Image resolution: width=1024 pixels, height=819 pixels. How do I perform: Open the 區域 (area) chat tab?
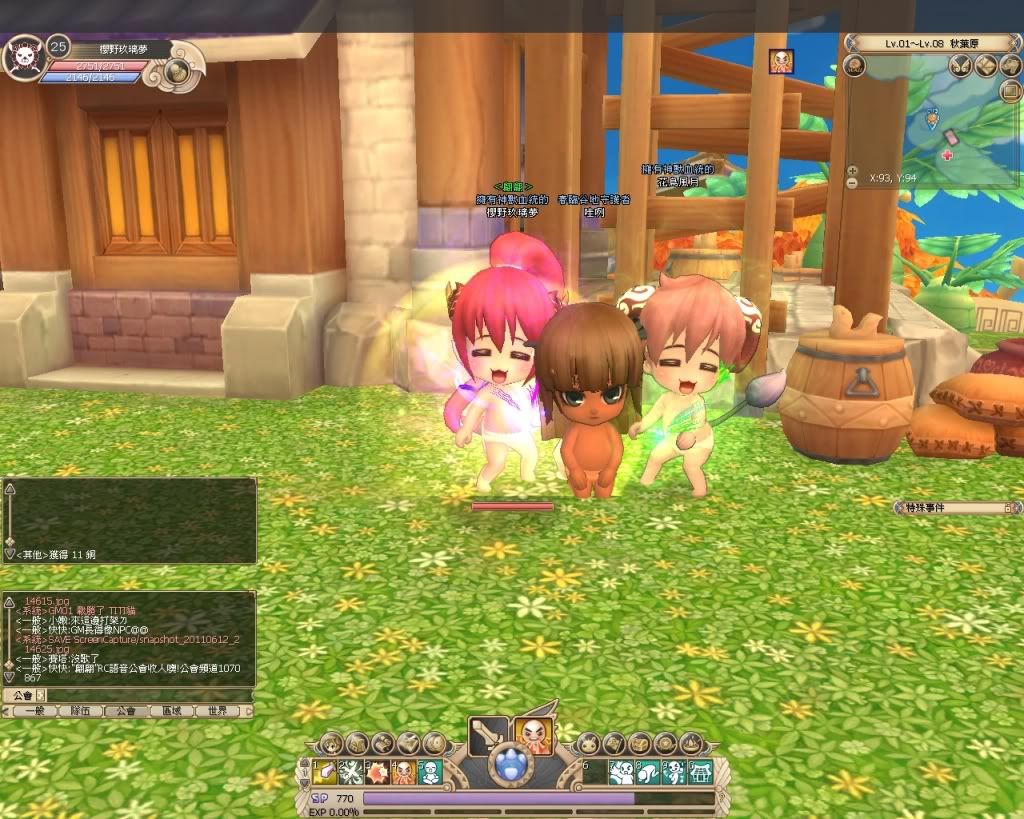[x=170, y=711]
